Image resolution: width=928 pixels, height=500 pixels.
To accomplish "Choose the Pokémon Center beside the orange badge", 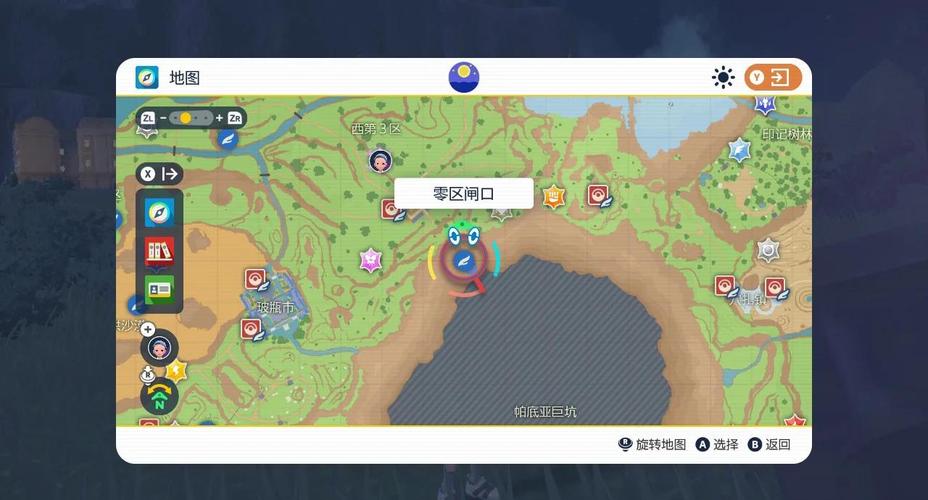I will (x=598, y=195).
